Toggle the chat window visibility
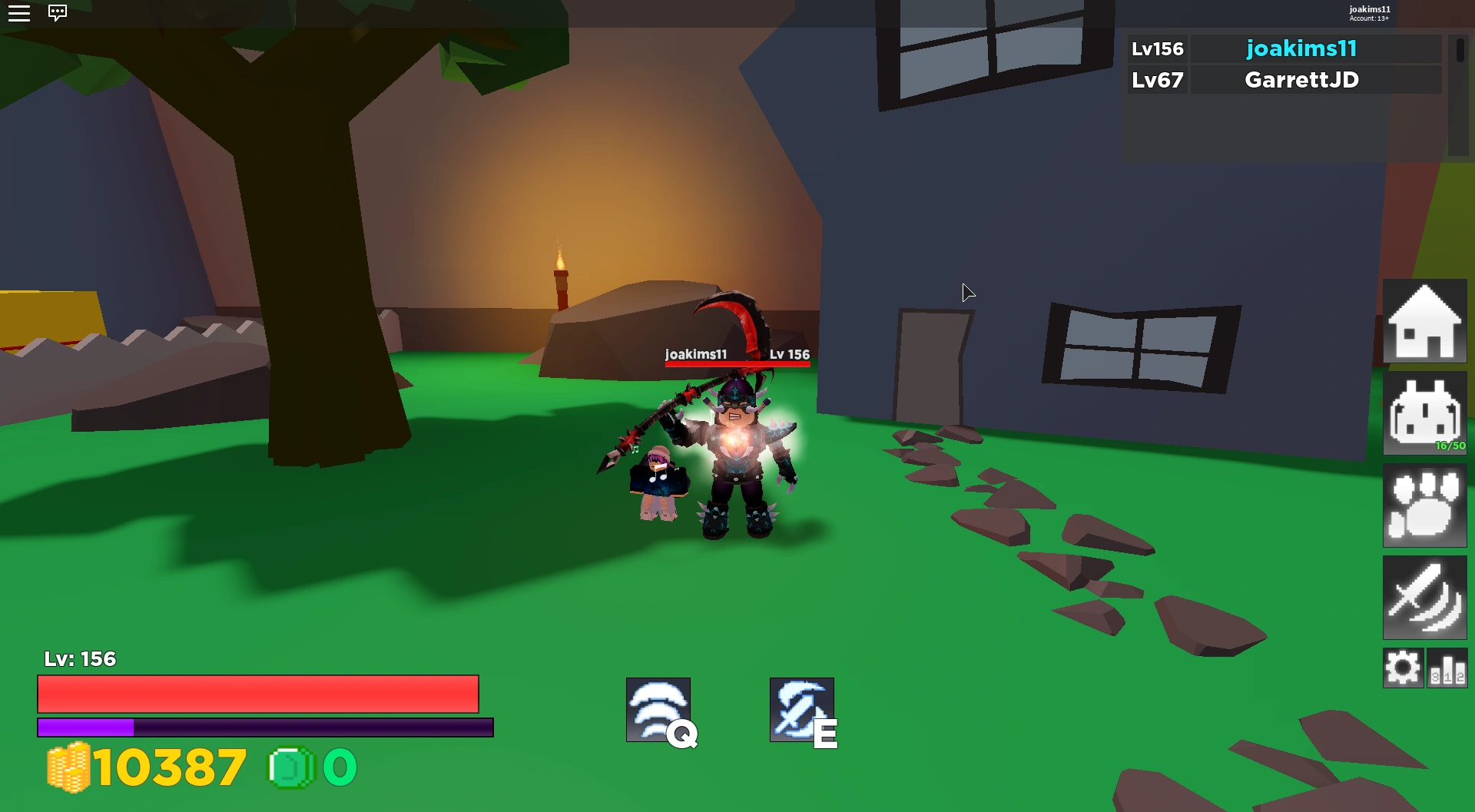This screenshot has height=812, width=1475. (58, 13)
